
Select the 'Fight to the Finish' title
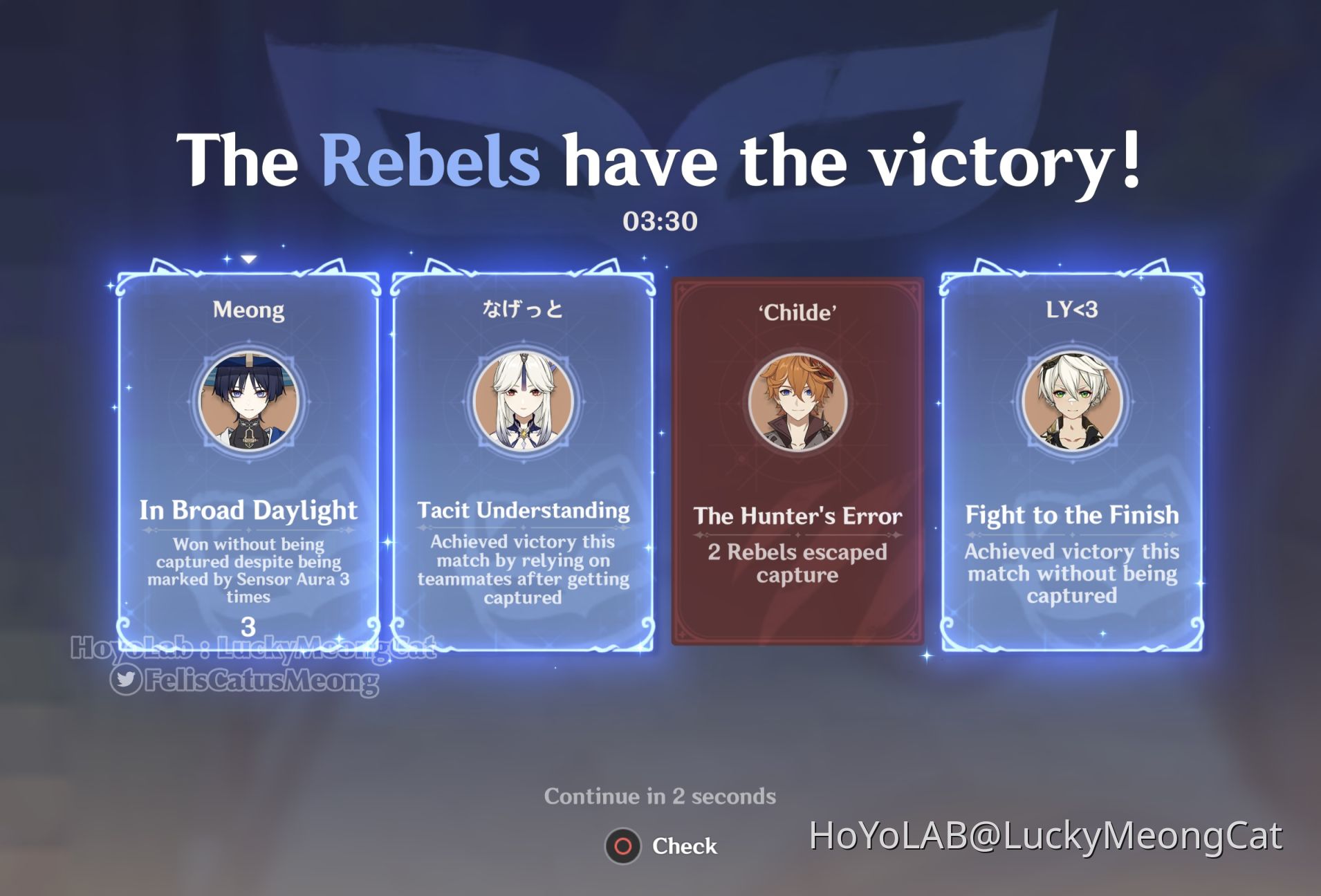pyautogui.click(x=1071, y=515)
